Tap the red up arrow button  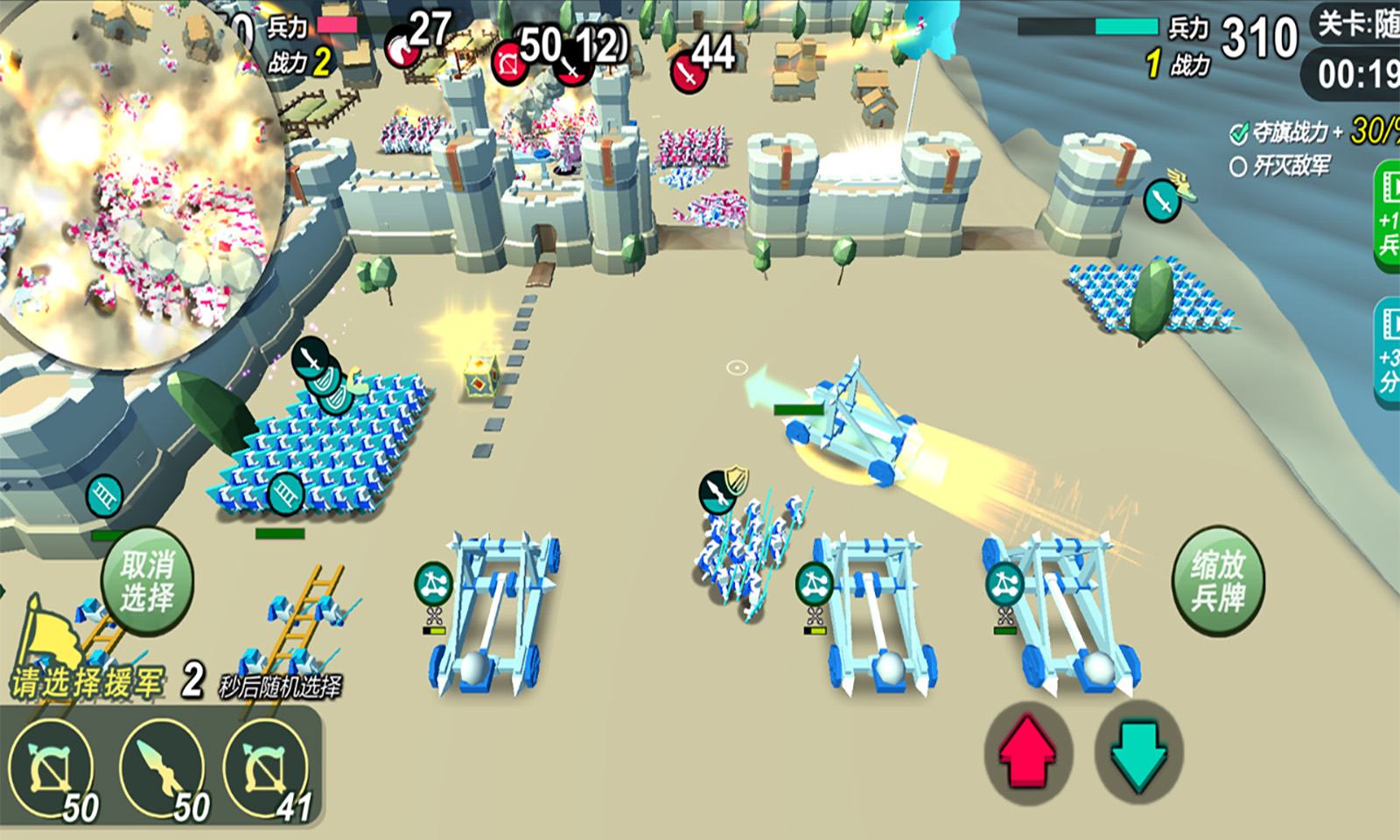(1027, 752)
